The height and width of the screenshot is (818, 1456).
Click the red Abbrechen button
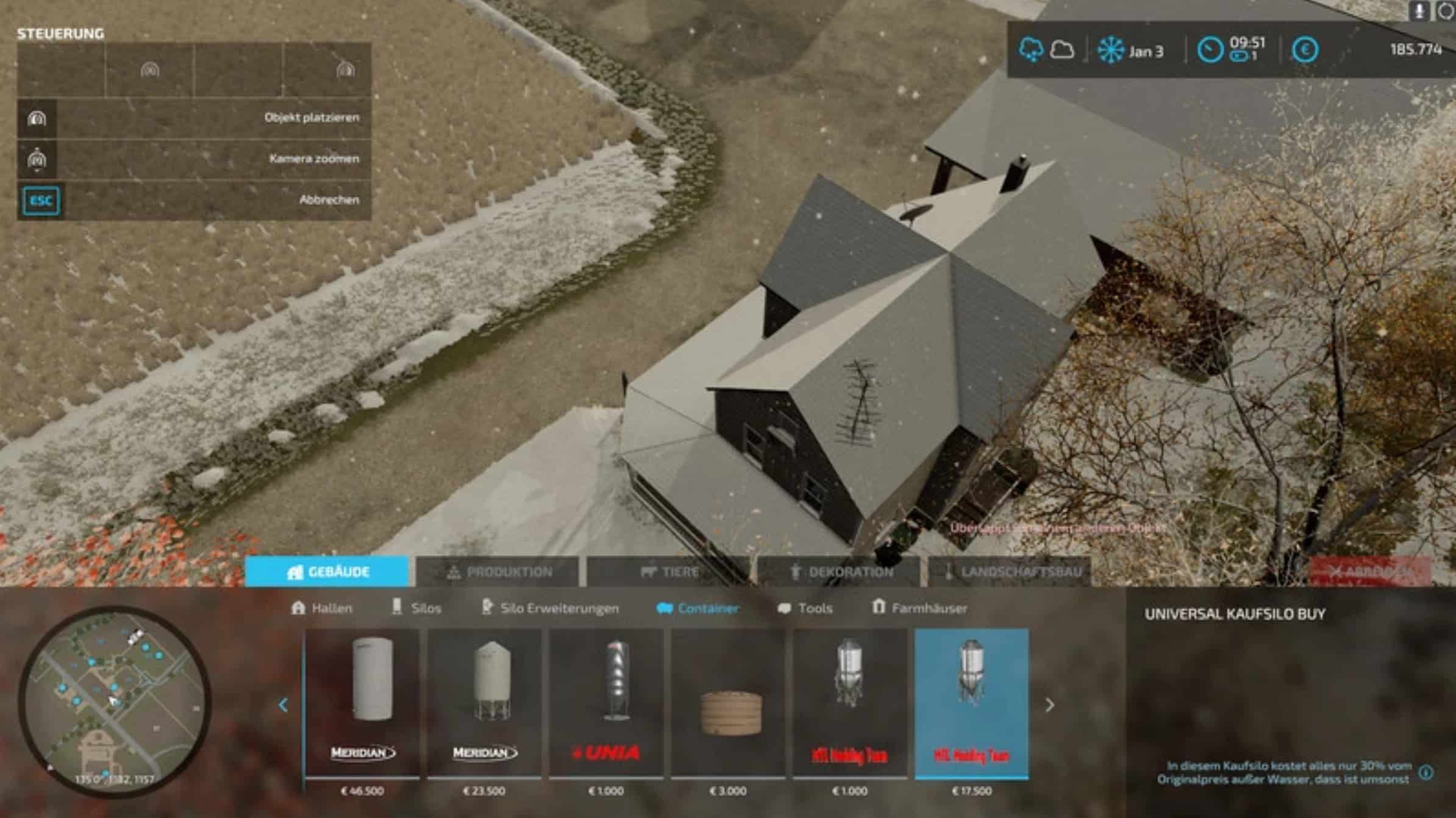pyautogui.click(x=1371, y=571)
